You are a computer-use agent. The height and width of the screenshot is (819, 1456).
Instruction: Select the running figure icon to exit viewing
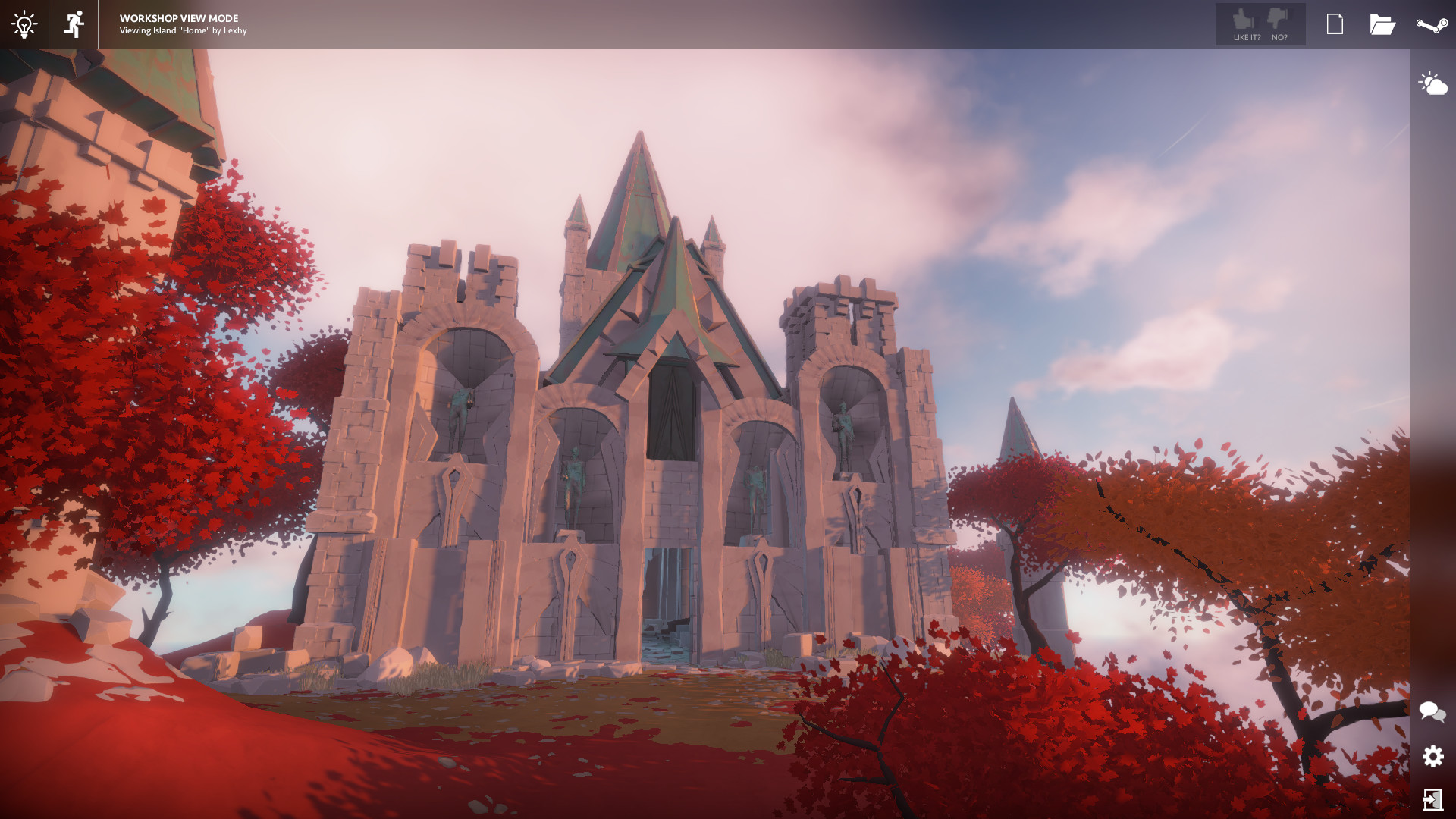click(x=73, y=24)
